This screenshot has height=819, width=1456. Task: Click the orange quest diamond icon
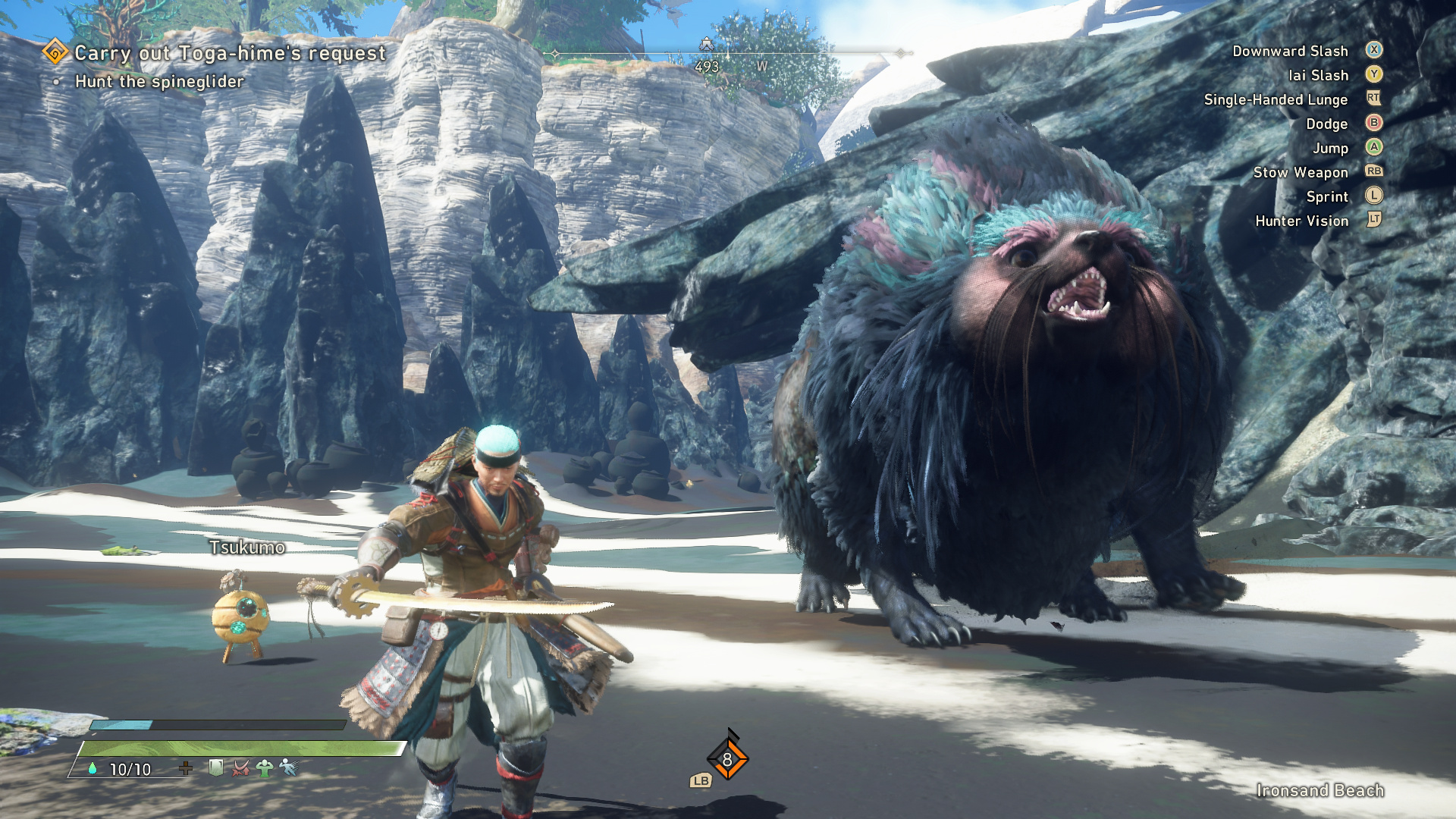coord(55,52)
